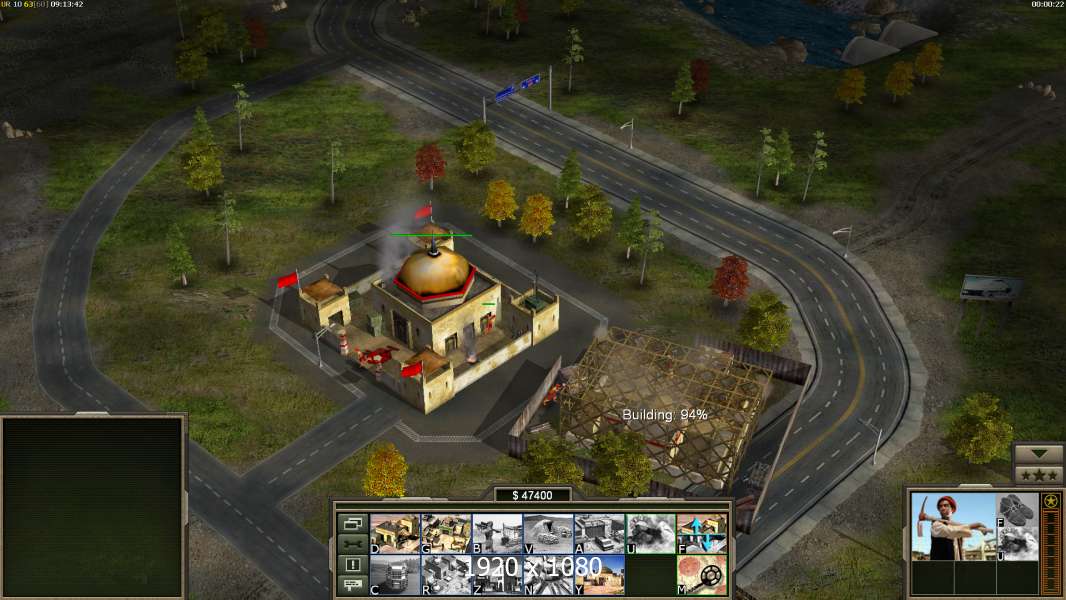The height and width of the screenshot is (600, 1066).
Task: Click the down-arrow collapse button
Action: coord(1038,454)
